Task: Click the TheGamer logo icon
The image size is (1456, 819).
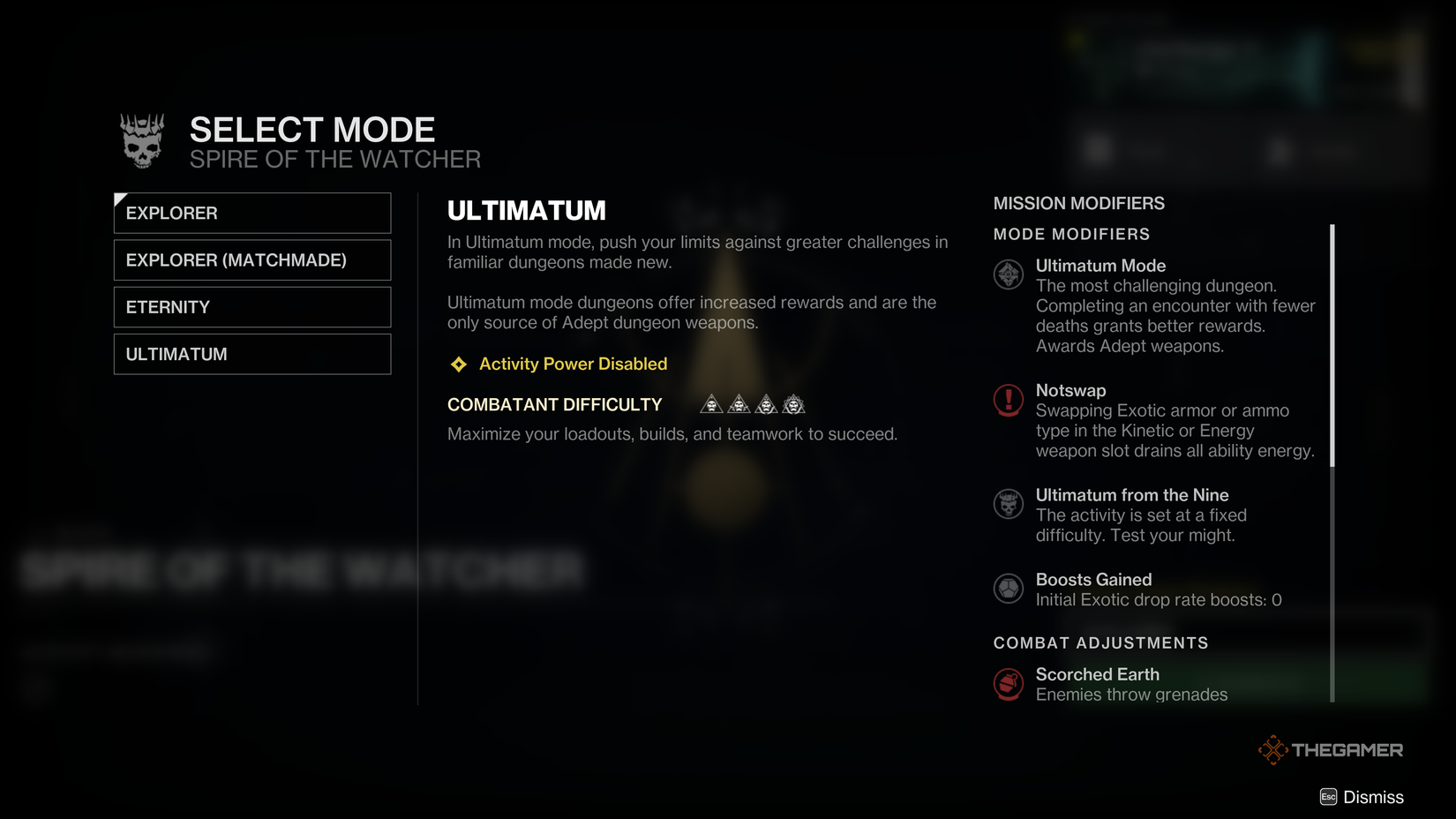Action: (x=1273, y=749)
